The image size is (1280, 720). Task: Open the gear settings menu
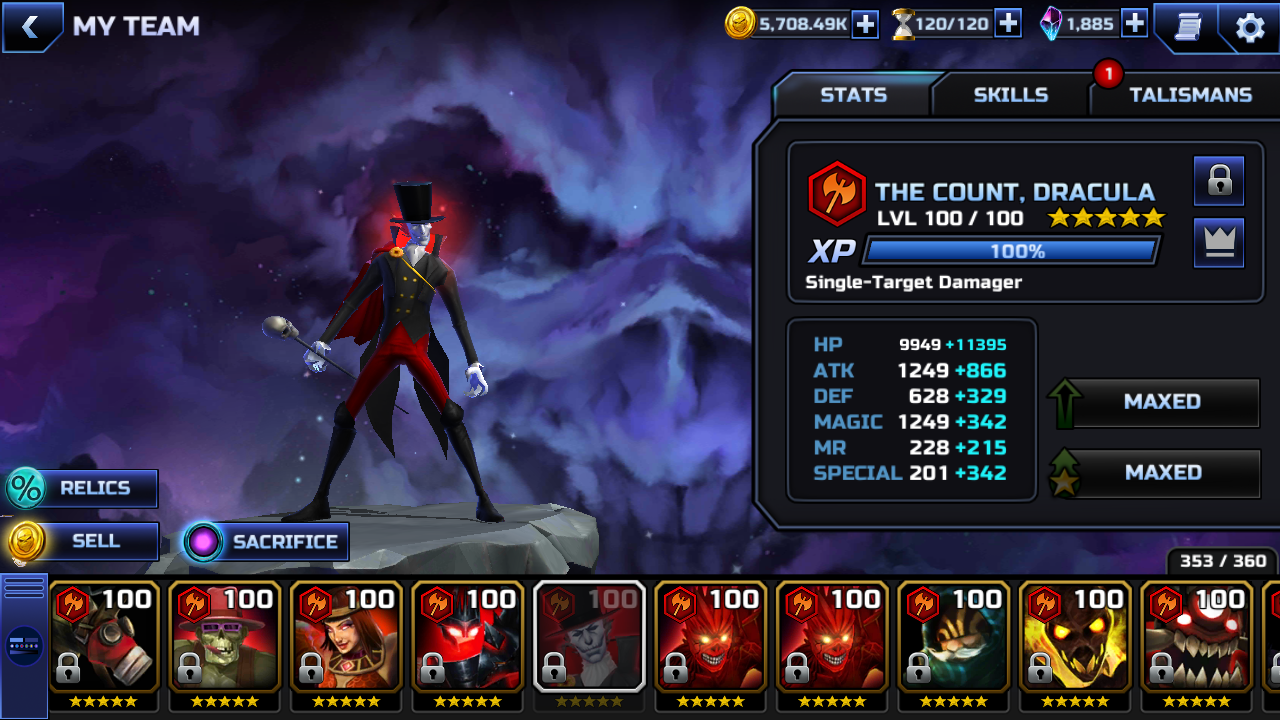[1250, 27]
